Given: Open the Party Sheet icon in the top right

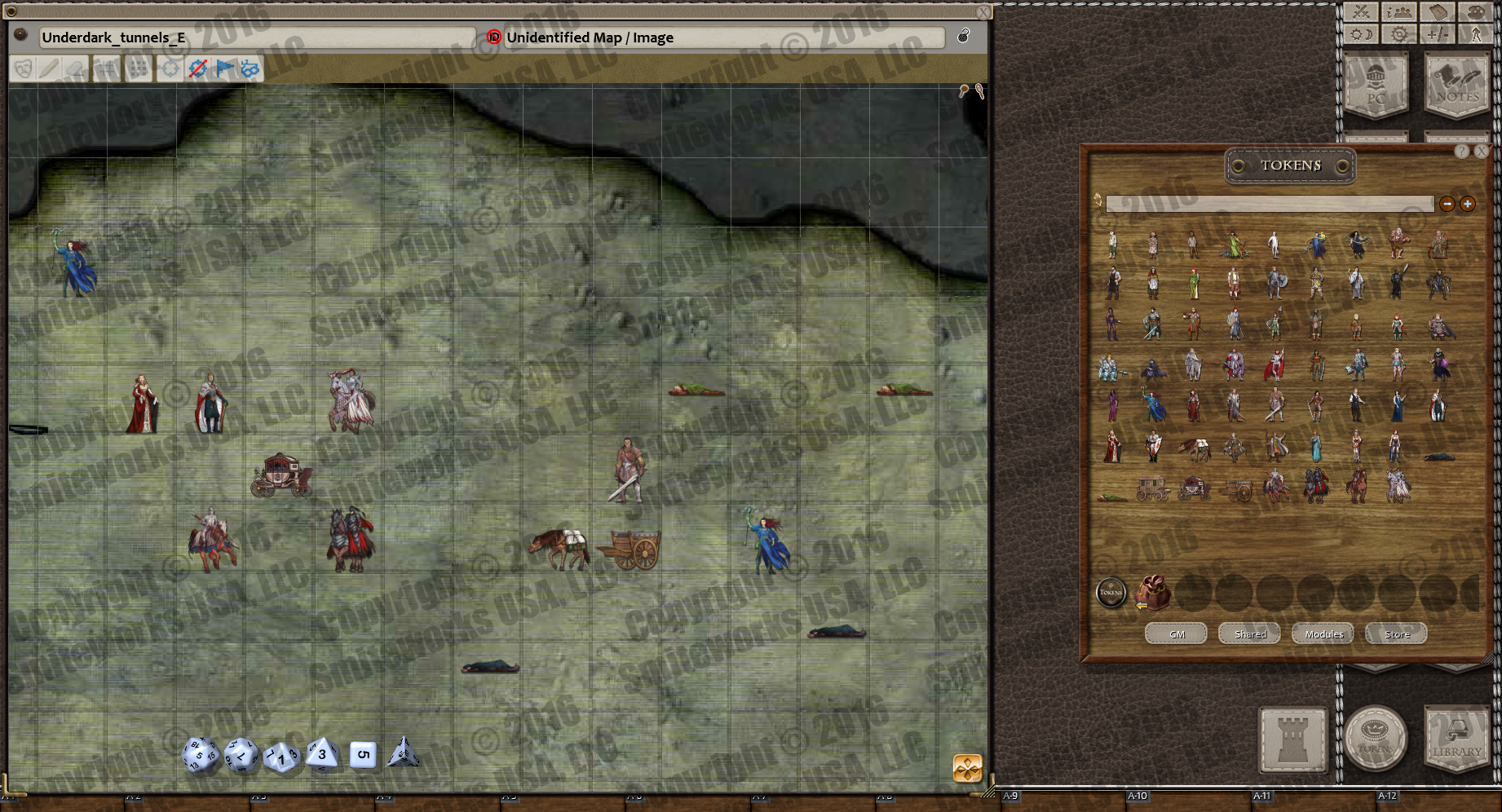Looking at the screenshot, I should 1398,12.
